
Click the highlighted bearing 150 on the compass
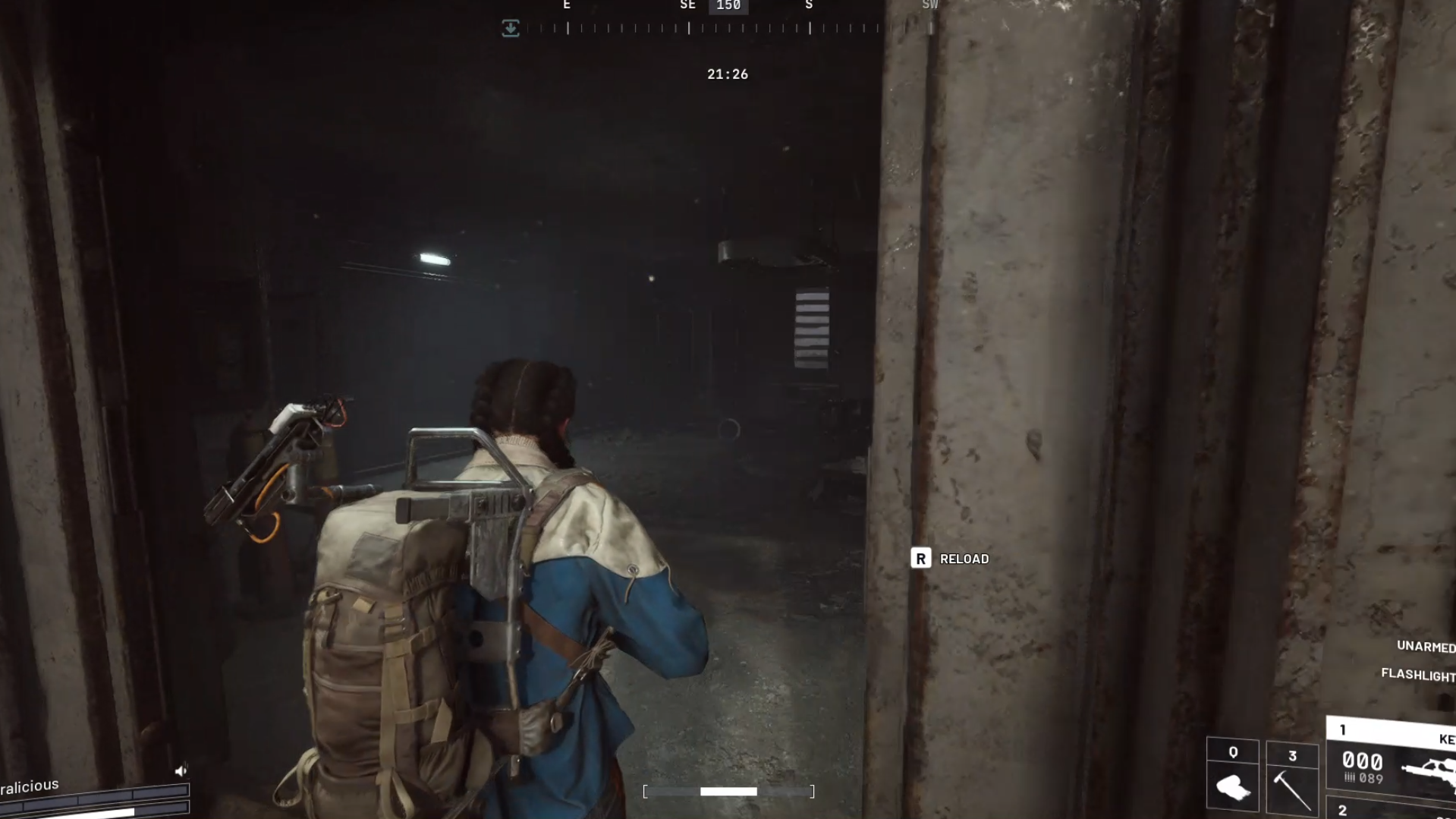728,5
